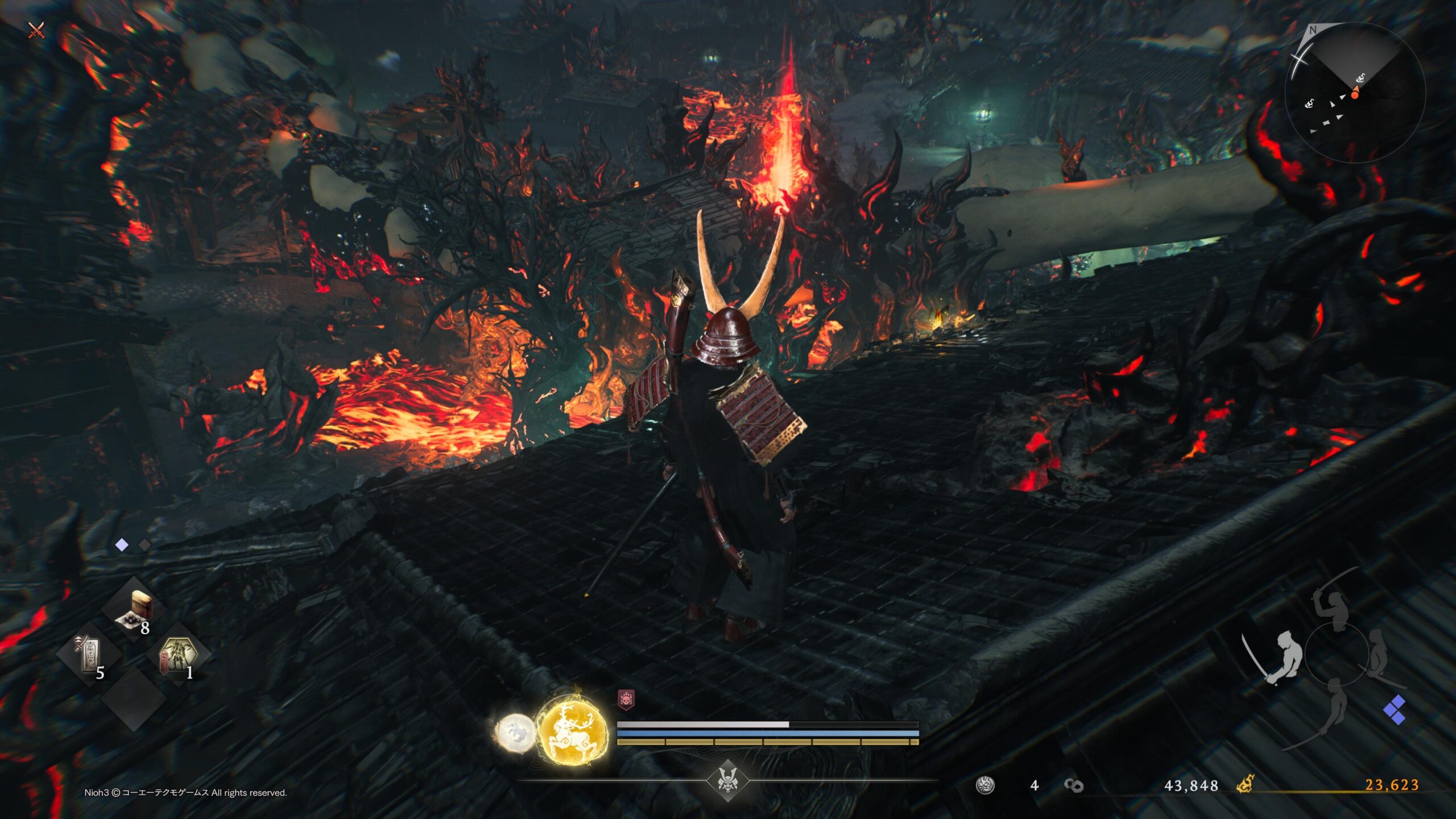
Task: Click the gold coins currency icon
Action: point(1073,785)
